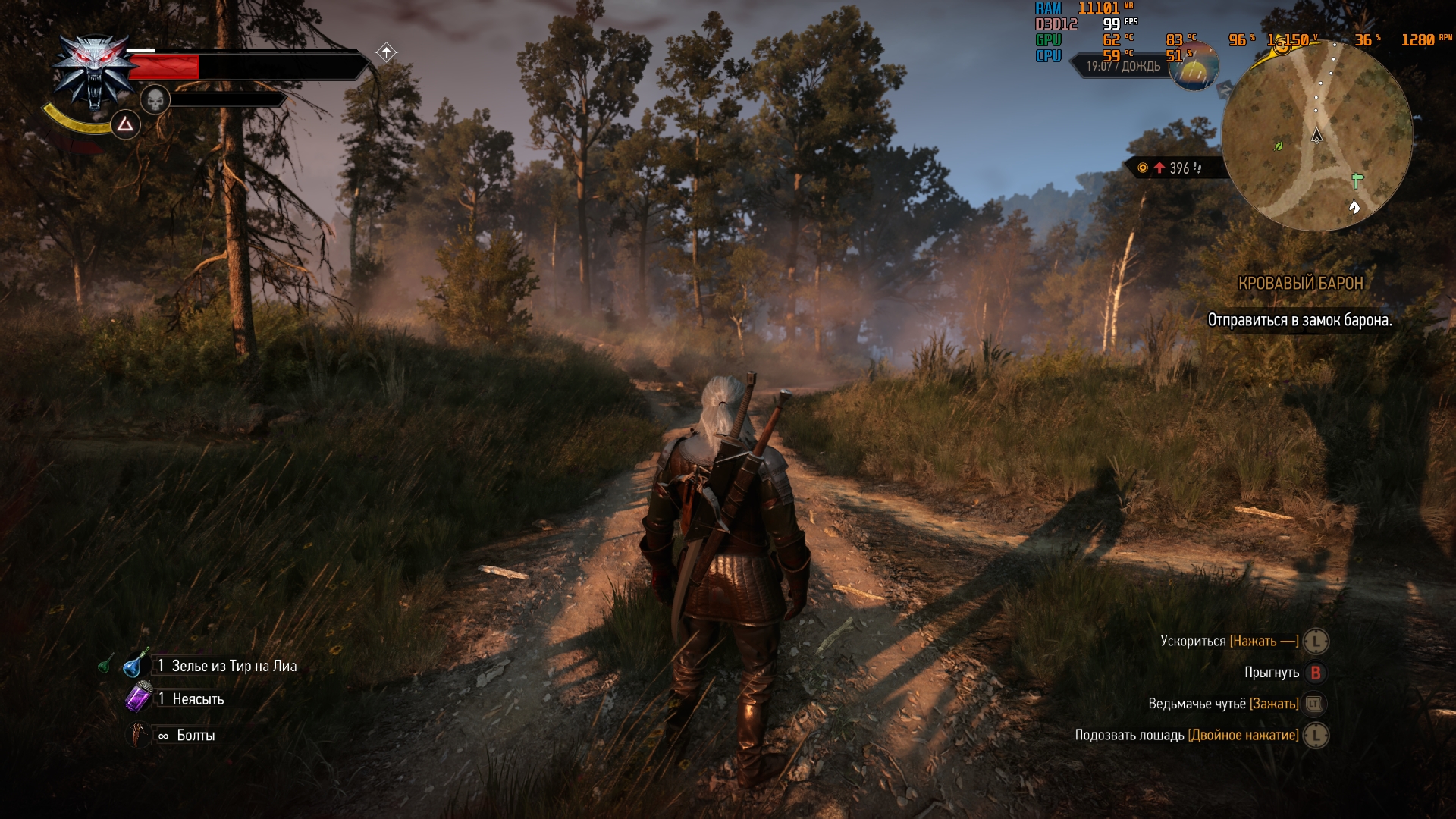Select the green signpost marker on minimap

point(1357,180)
